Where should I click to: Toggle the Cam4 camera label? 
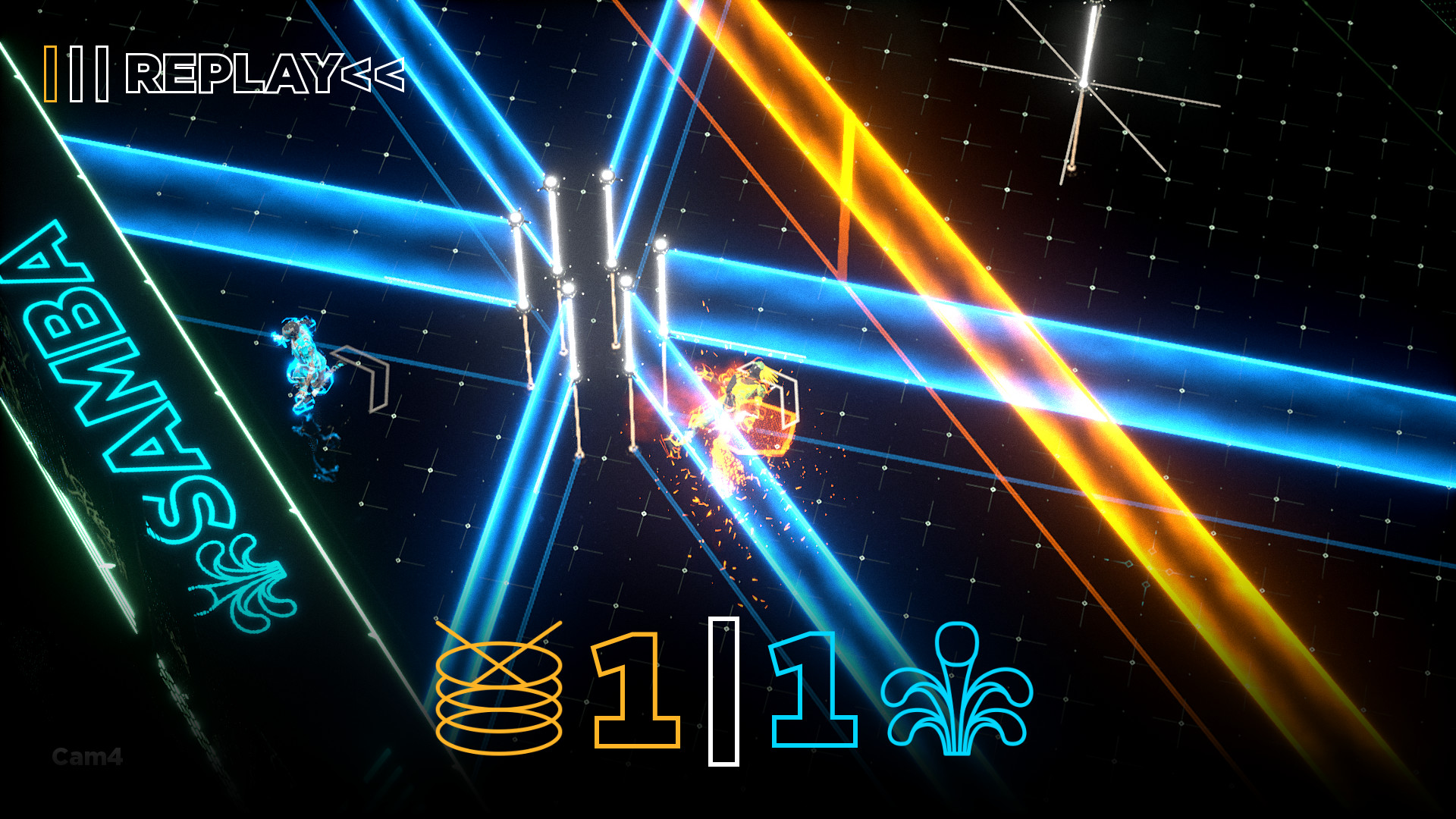pyautogui.click(x=89, y=755)
